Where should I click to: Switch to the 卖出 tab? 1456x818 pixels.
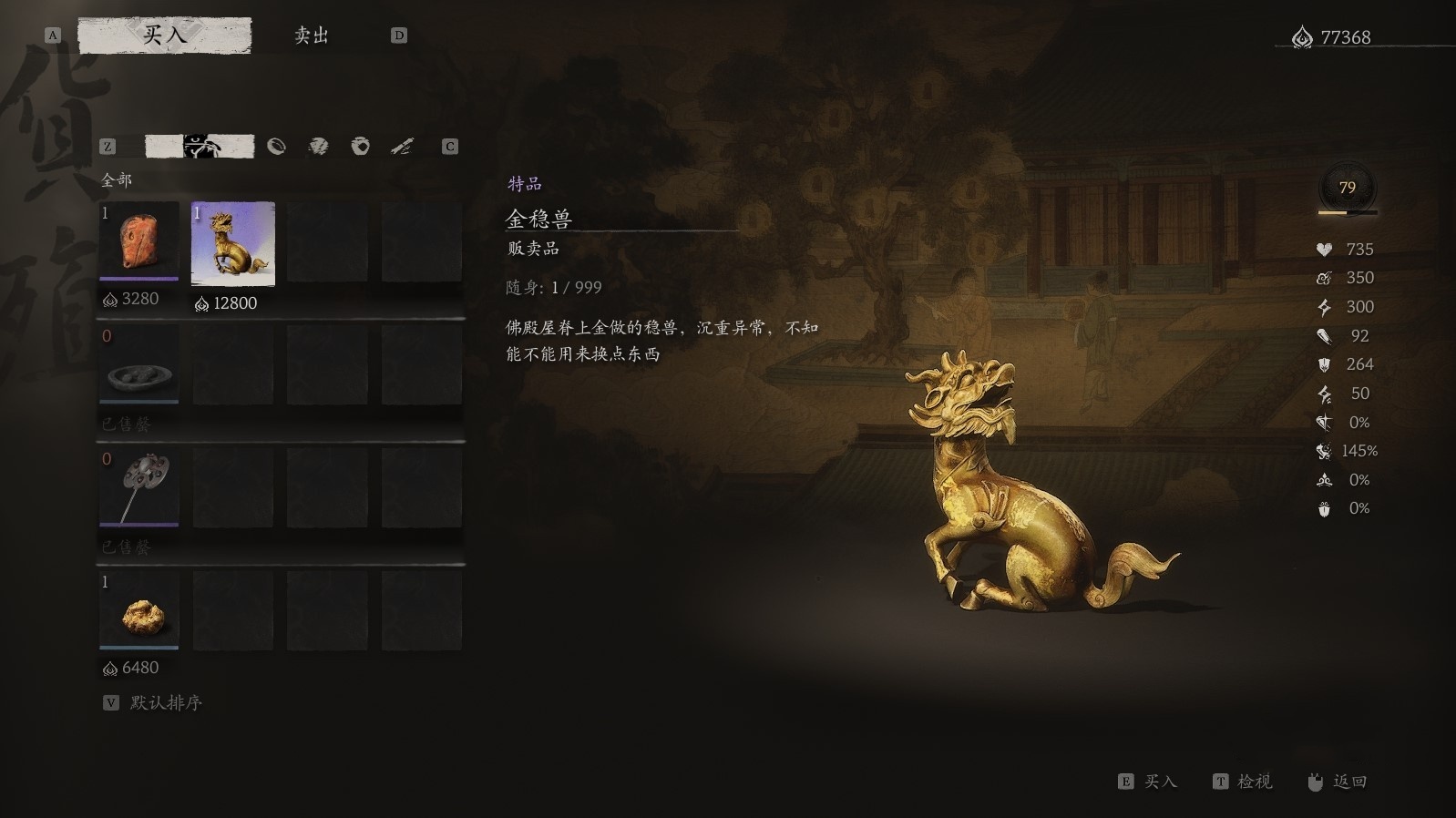310,36
